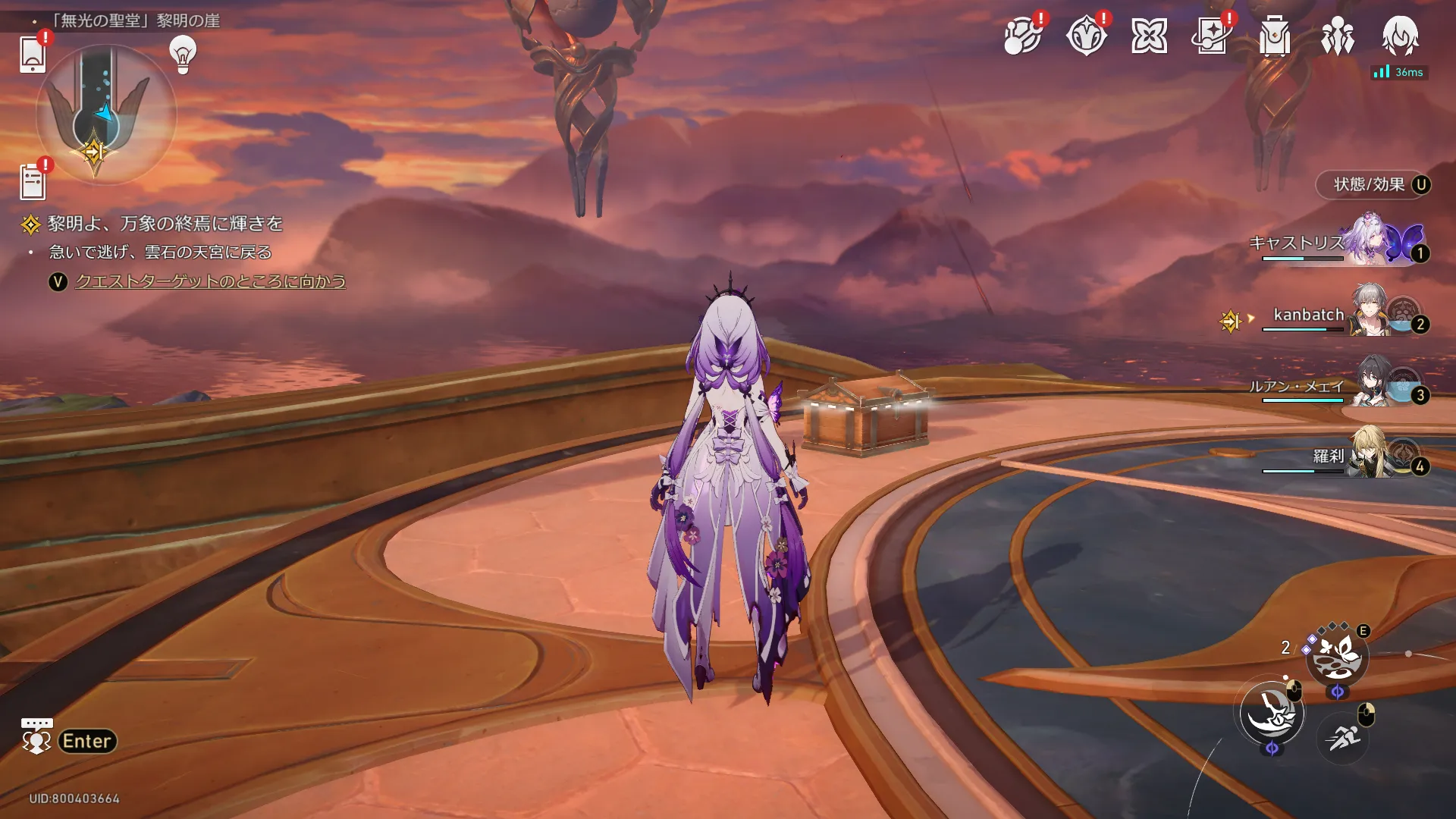Select the tracked quest 黎明よ、万象の終焉に輝きを
This screenshot has width=1456, height=819.
click(165, 224)
